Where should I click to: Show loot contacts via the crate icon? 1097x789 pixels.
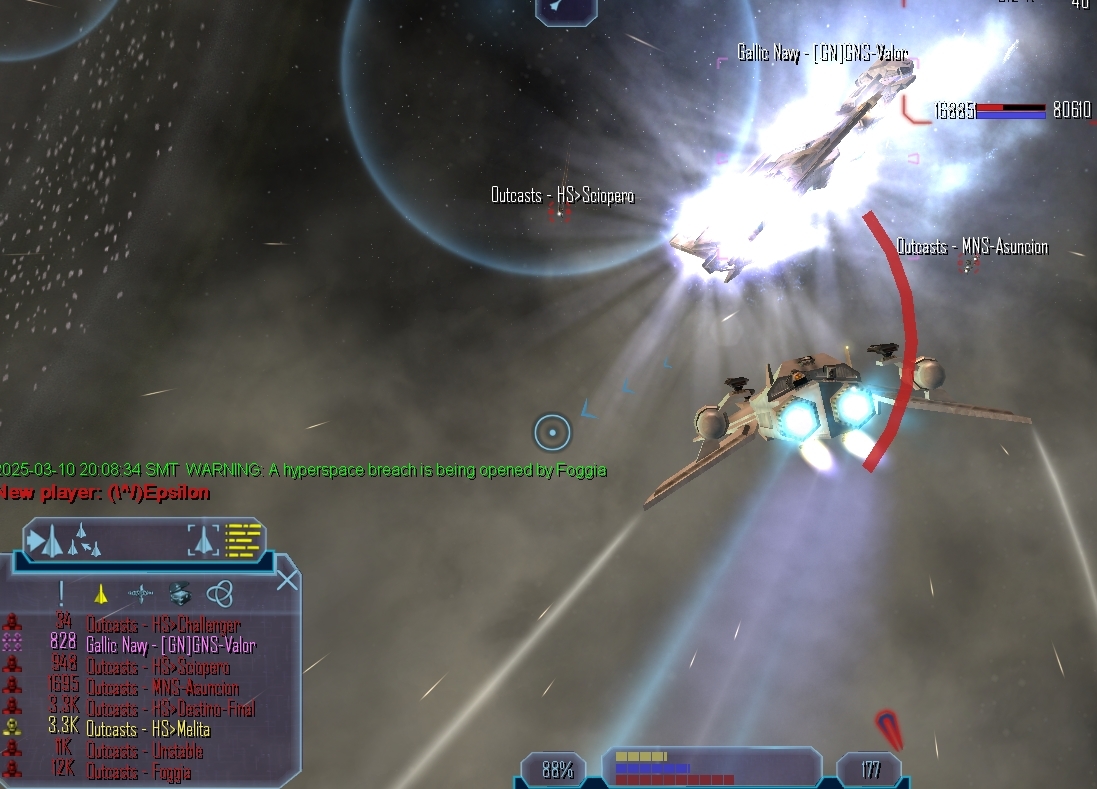[180, 594]
